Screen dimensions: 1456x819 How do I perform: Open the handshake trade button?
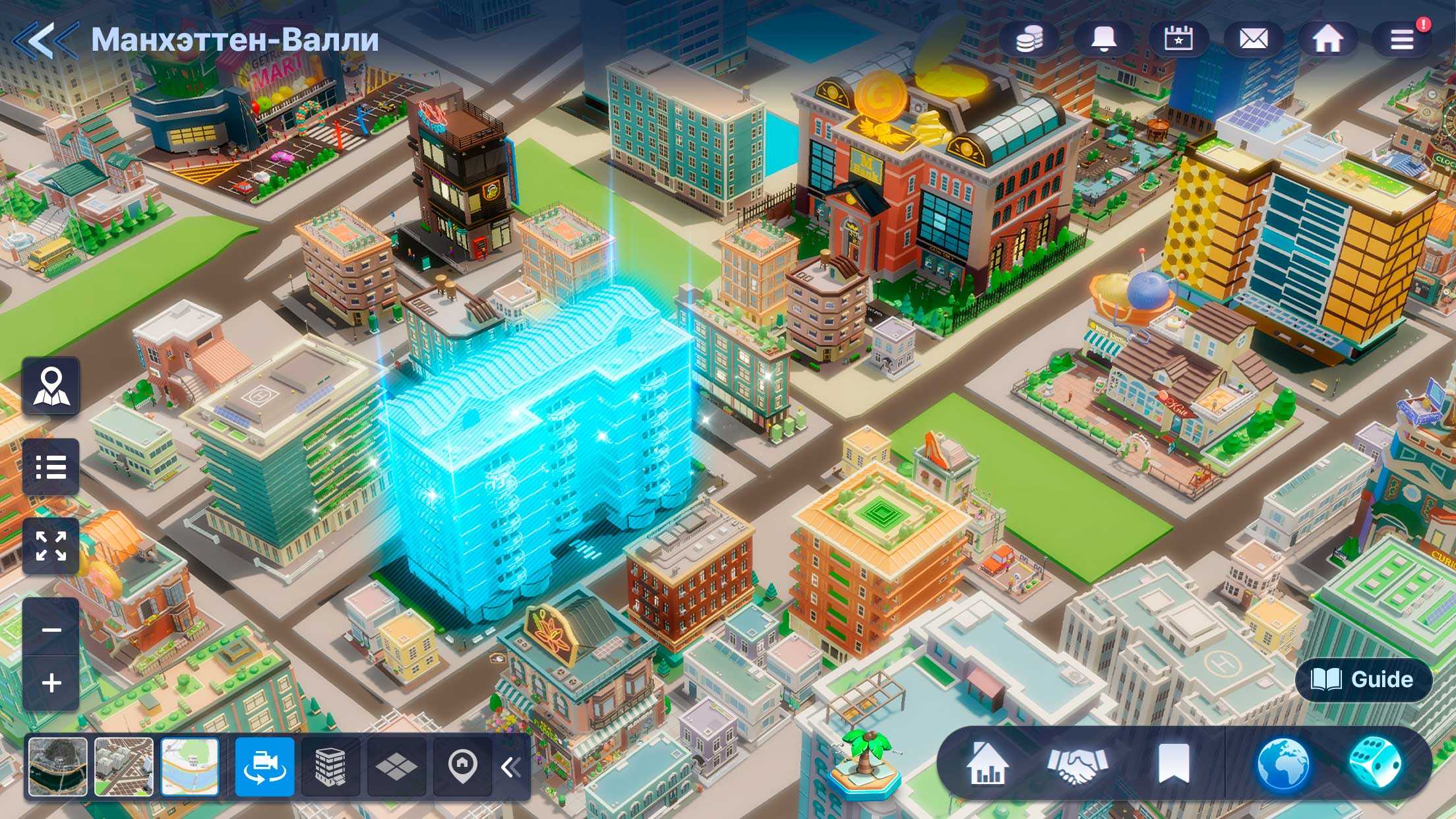[1077, 765]
